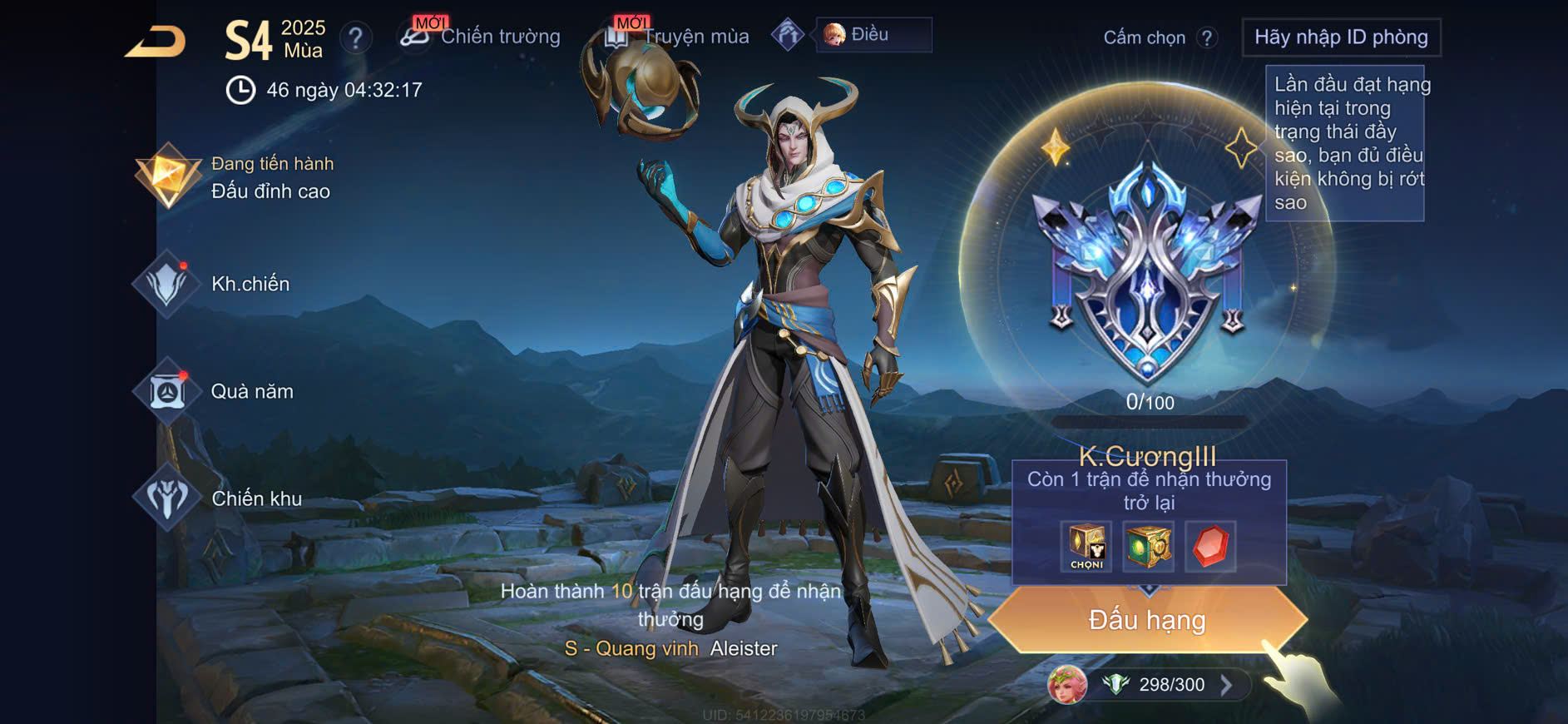
Task: Tap the pink-haired hero avatar
Action: click(1067, 685)
